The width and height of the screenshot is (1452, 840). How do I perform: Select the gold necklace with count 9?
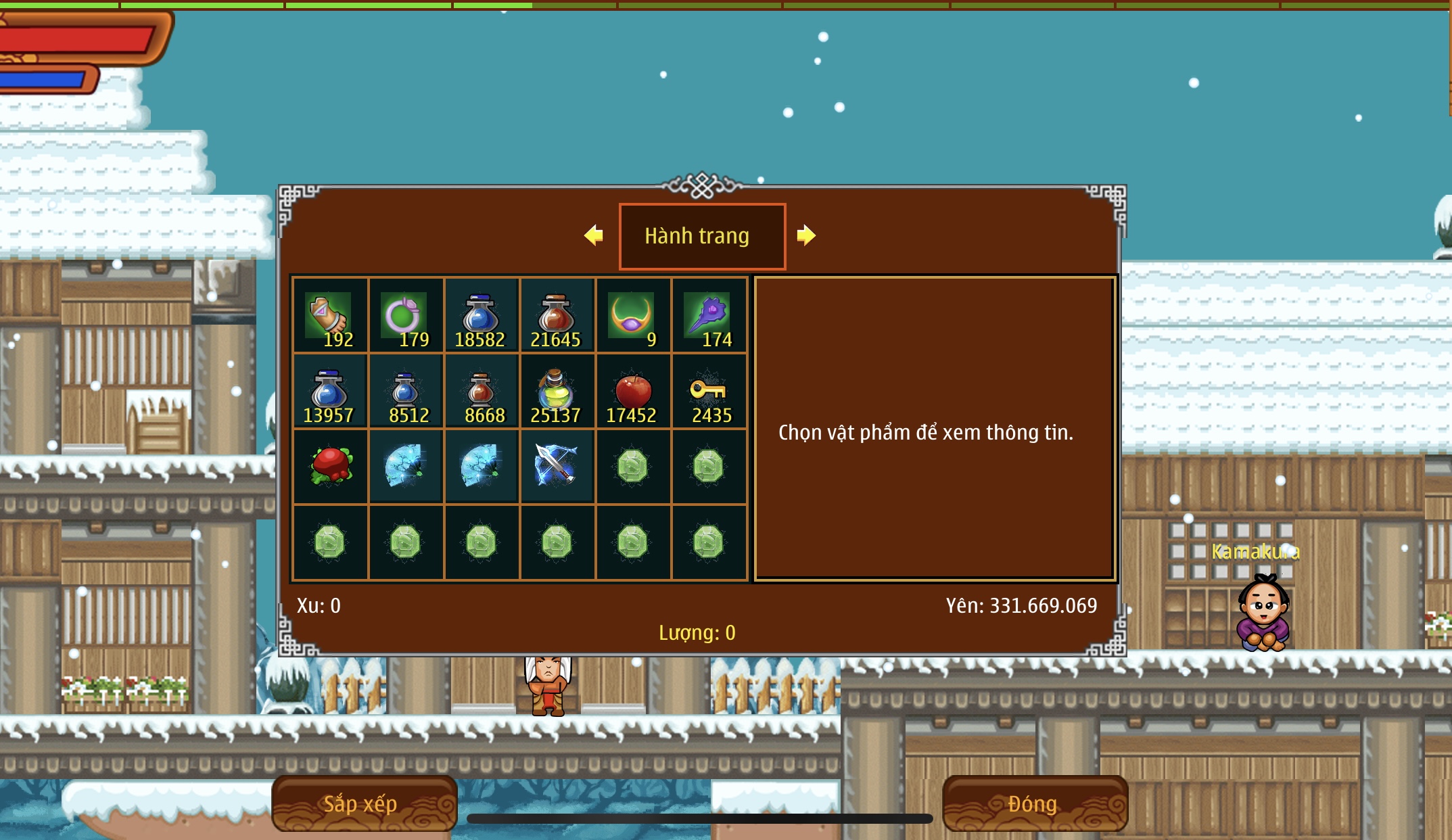click(633, 315)
